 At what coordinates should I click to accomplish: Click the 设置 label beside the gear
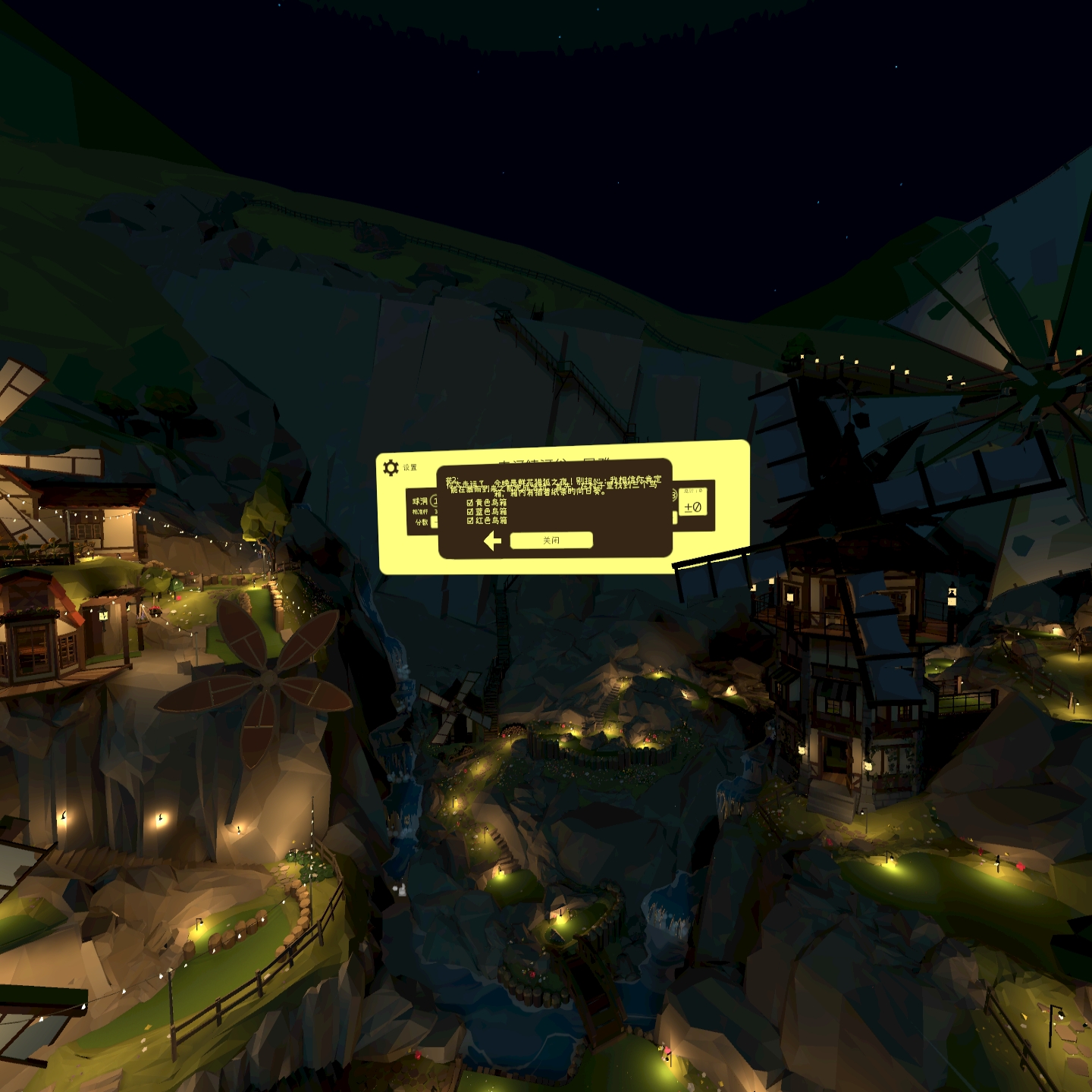pyautogui.click(x=412, y=466)
